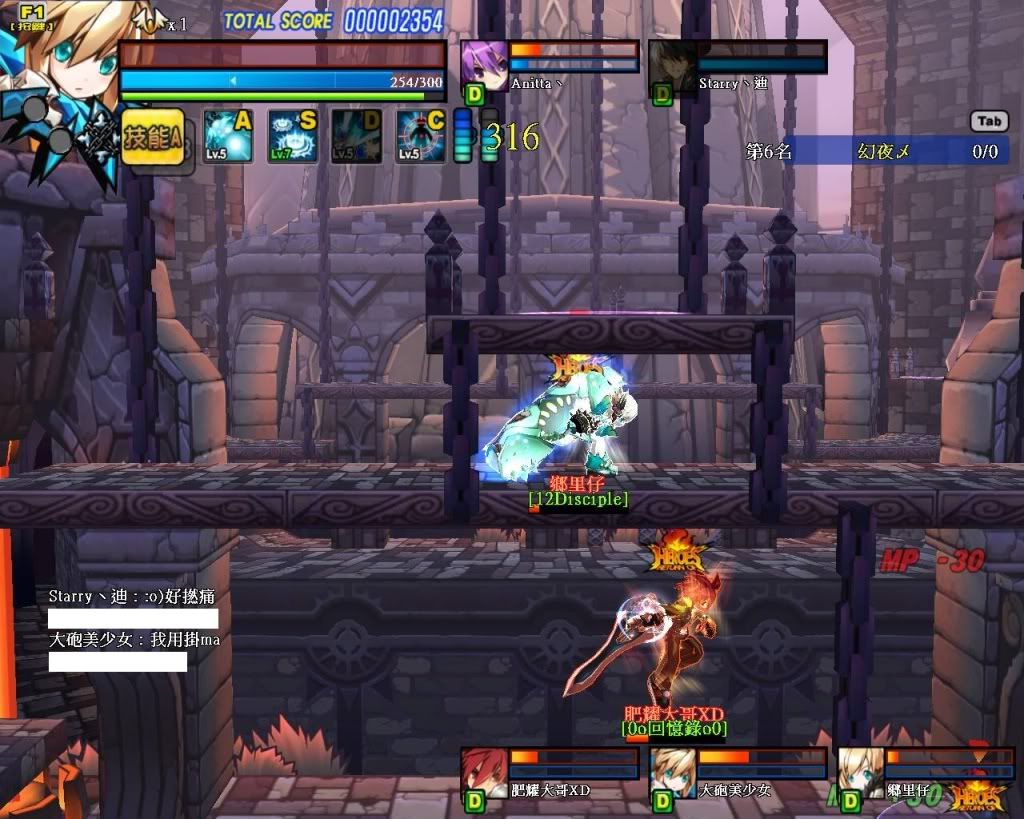This screenshot has height=819, width=1024.
Task: Use the S-key Lv.7 skill icon
Action: [x=292, y=136]
